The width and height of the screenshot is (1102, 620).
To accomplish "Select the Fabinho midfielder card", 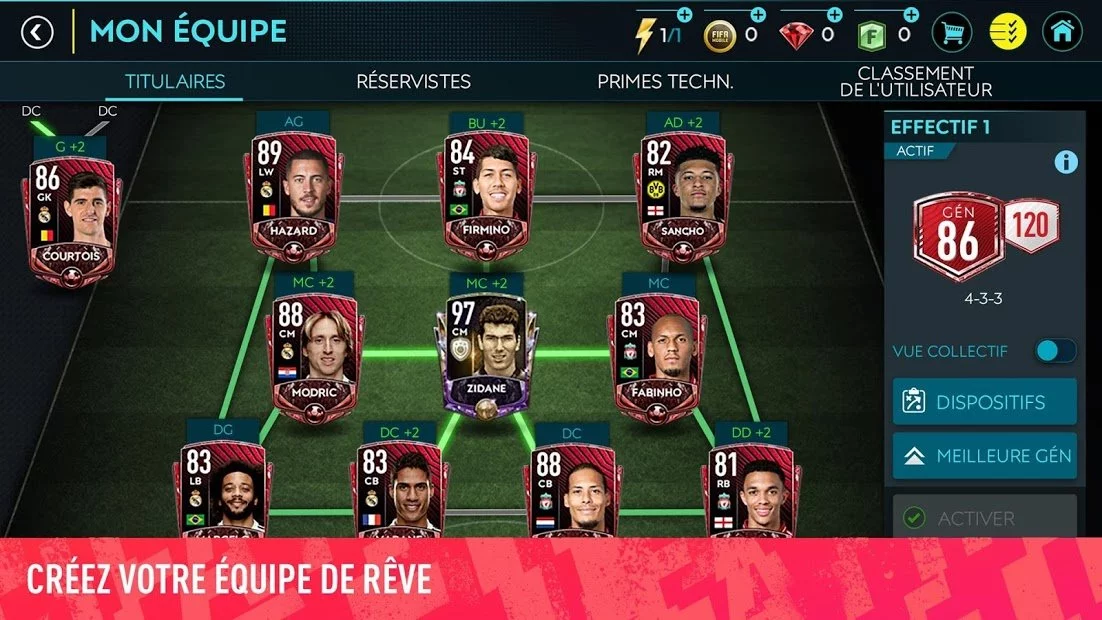I will [657, 350].
